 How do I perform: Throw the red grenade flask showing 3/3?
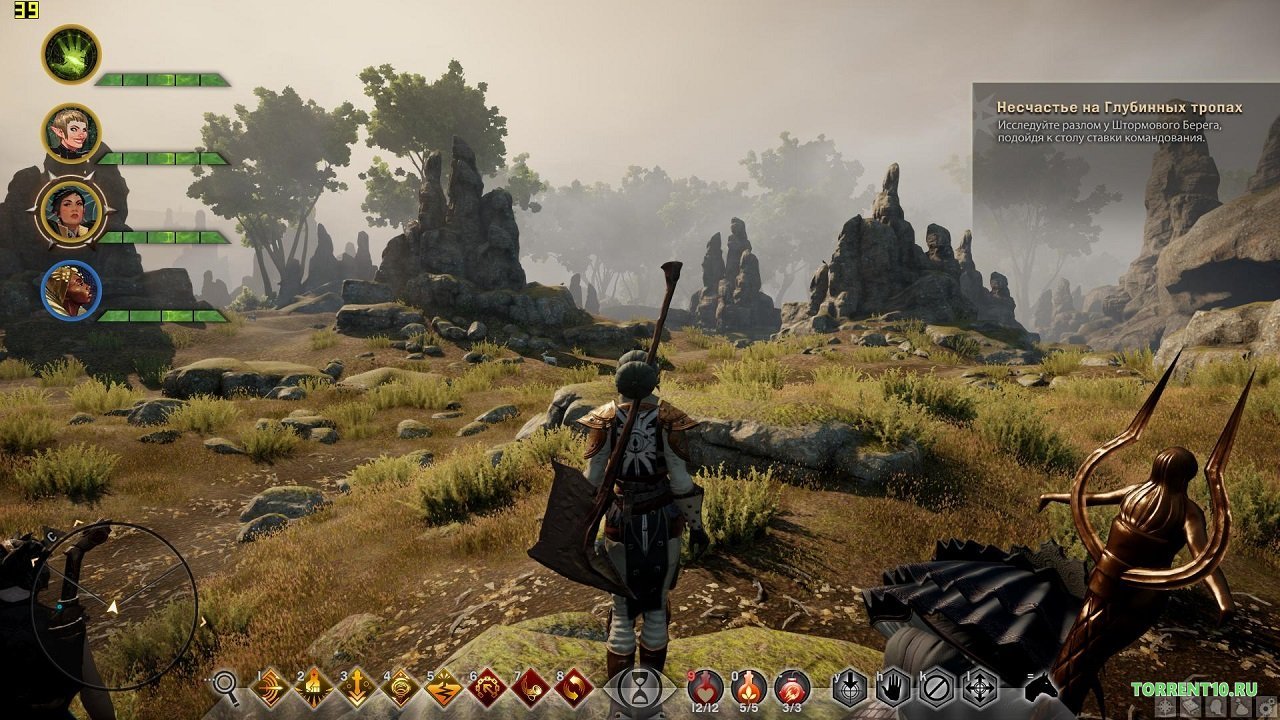coord(792,688)
